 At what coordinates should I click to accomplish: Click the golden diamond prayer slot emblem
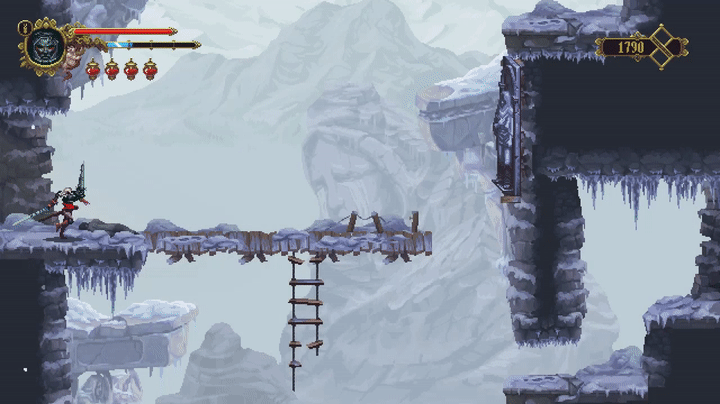(663, 47)
